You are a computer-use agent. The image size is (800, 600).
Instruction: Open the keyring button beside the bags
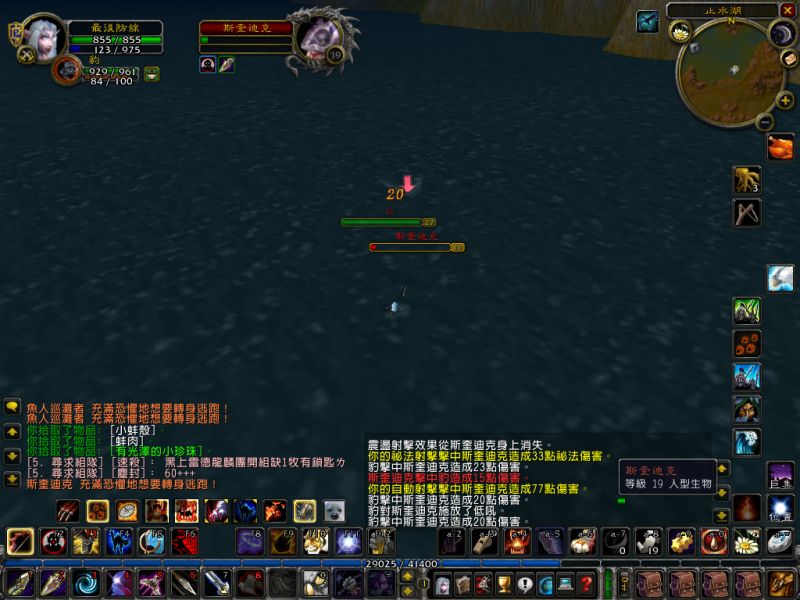[623, 583]
